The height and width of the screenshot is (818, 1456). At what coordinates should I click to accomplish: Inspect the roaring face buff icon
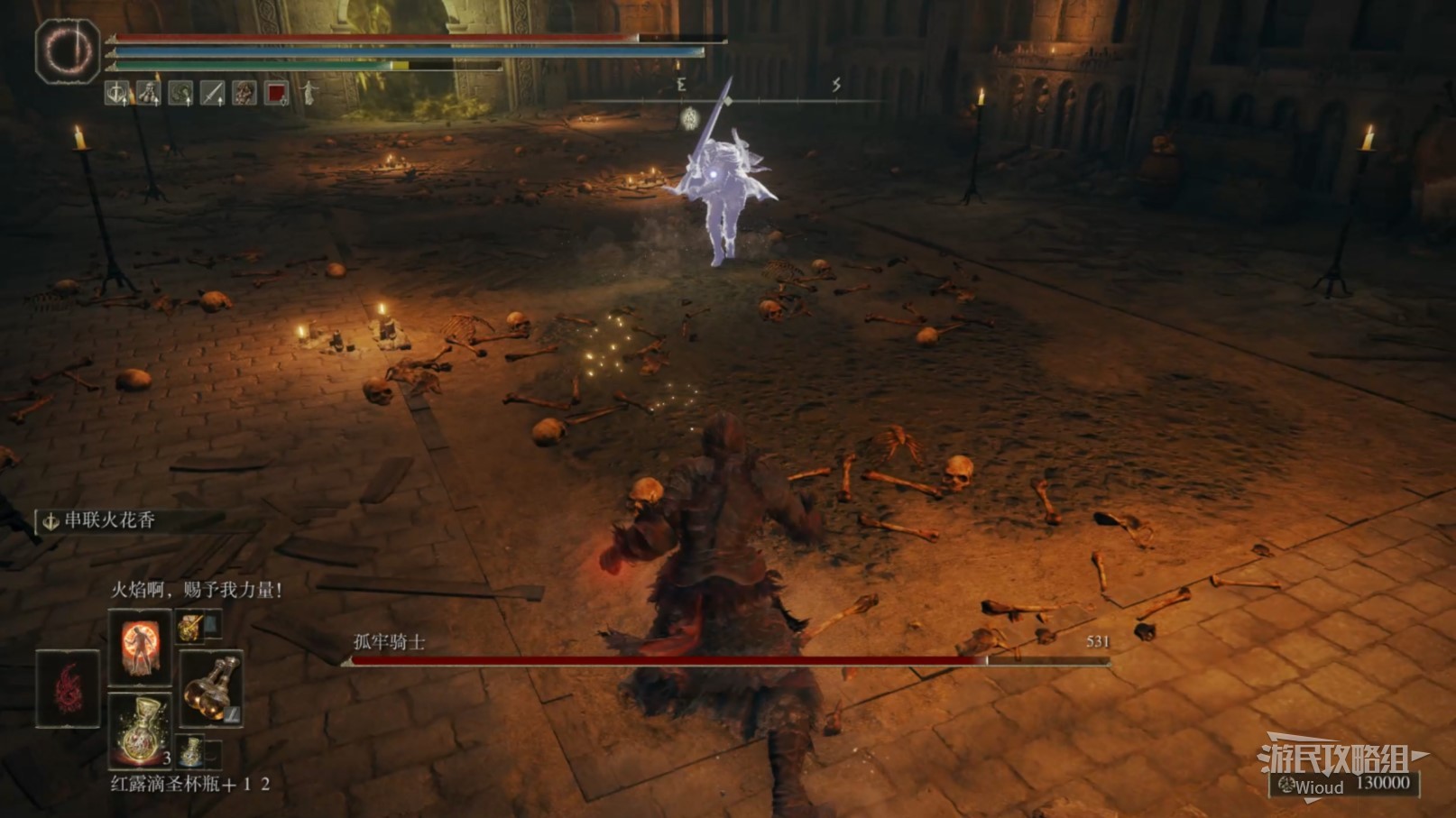click(x=244, y=92)
